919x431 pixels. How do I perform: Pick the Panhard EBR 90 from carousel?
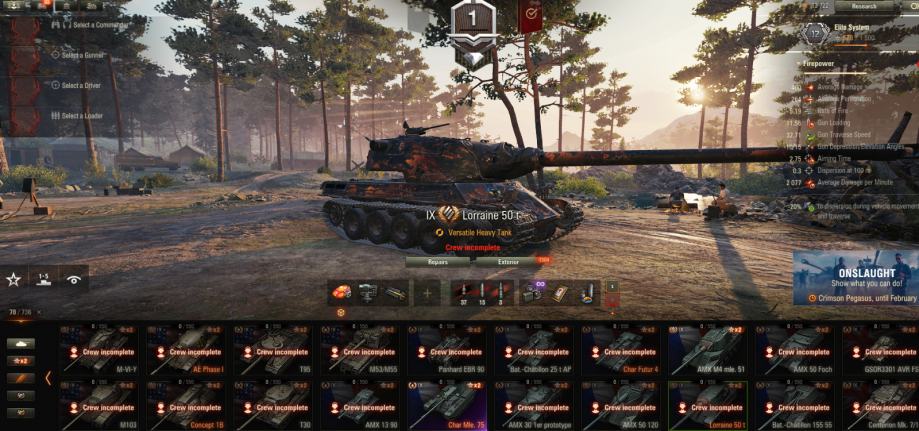[x=449, y=349]
